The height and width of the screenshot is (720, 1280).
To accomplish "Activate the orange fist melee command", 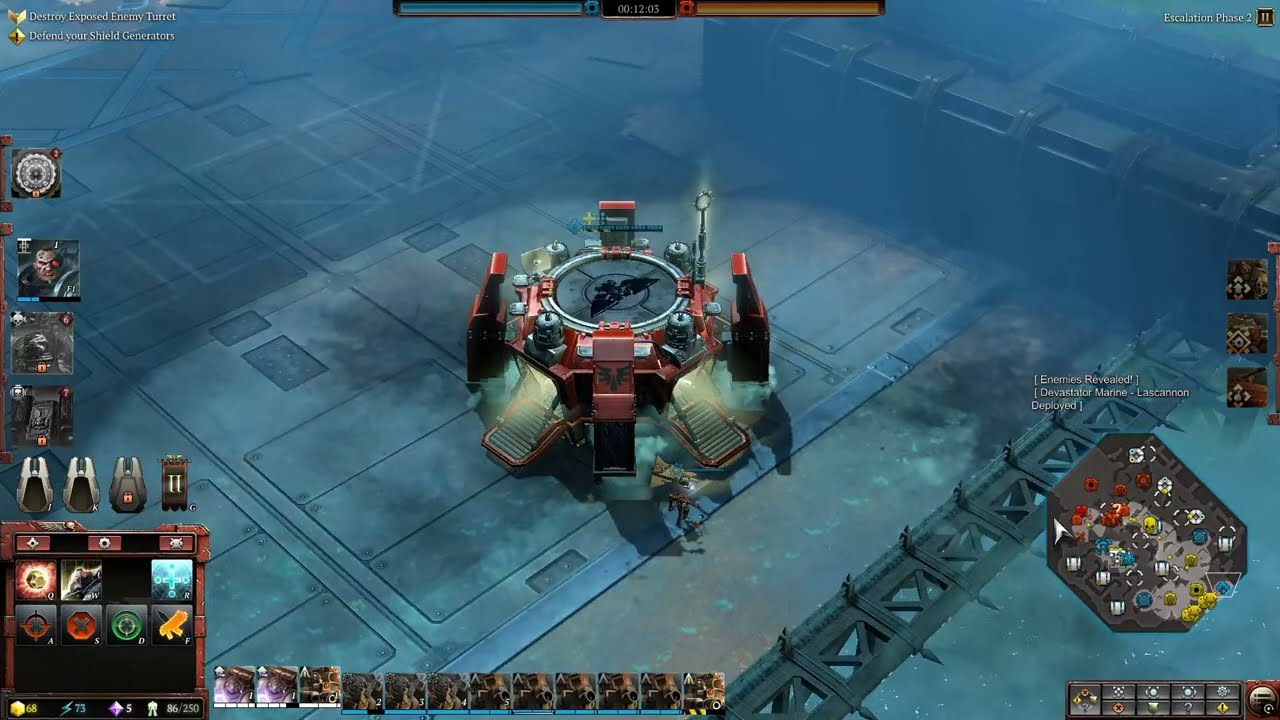I will [172, 626].
